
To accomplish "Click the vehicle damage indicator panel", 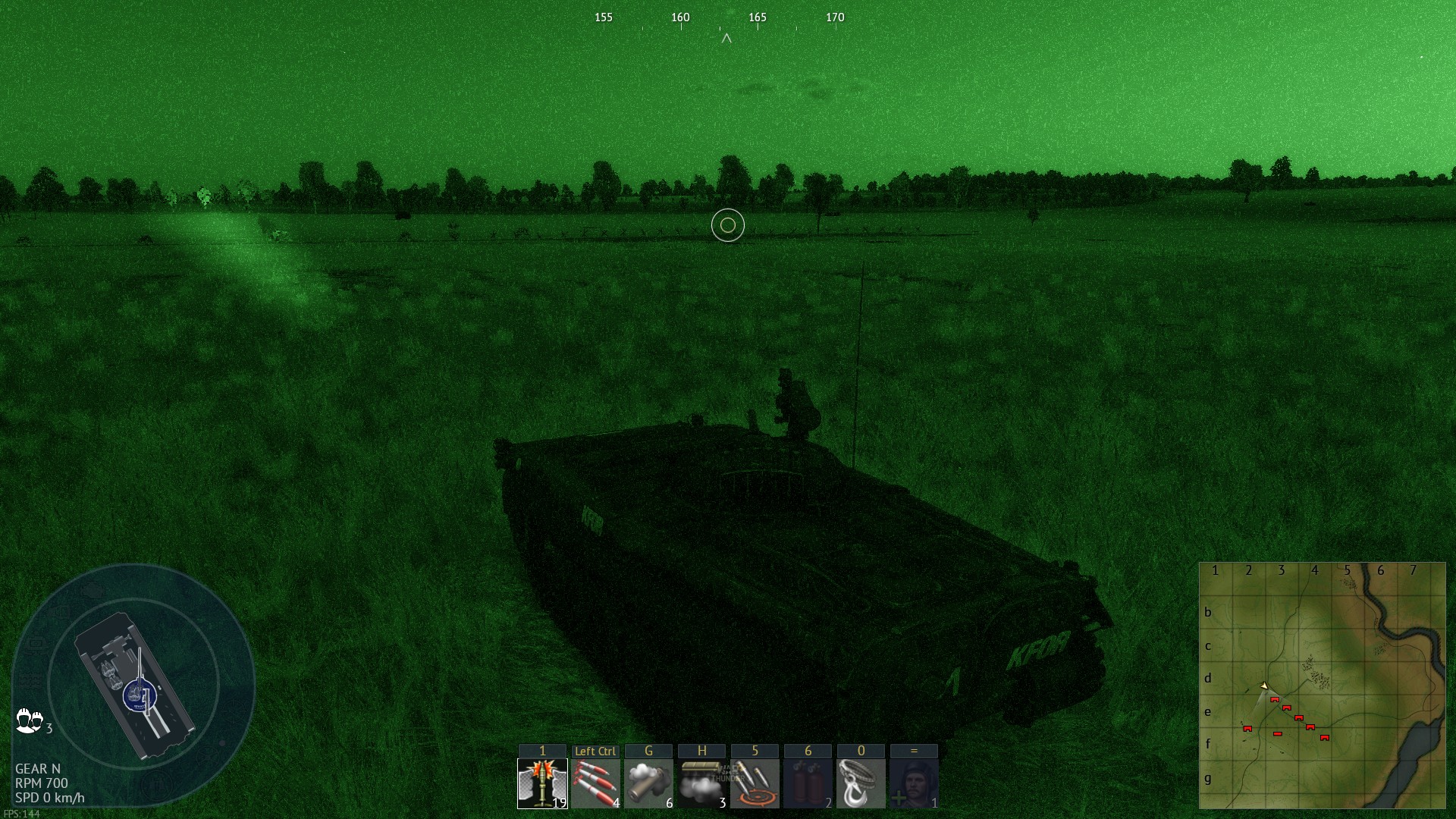I will click(x=134, y=684).
